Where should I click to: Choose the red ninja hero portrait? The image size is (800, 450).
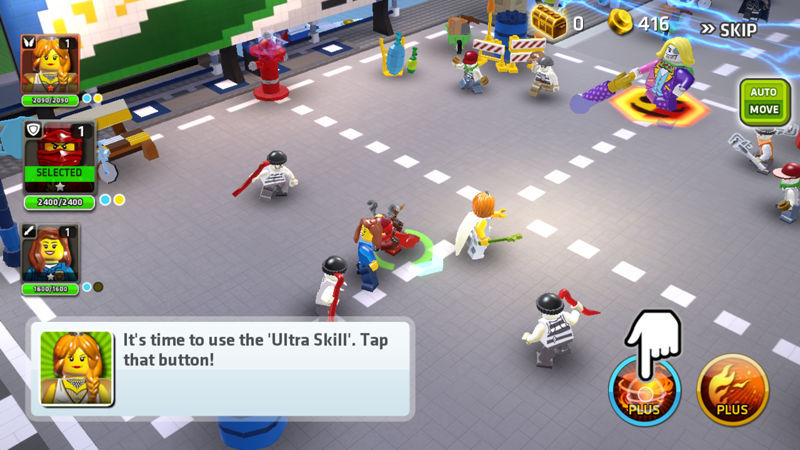pos(59,153)
